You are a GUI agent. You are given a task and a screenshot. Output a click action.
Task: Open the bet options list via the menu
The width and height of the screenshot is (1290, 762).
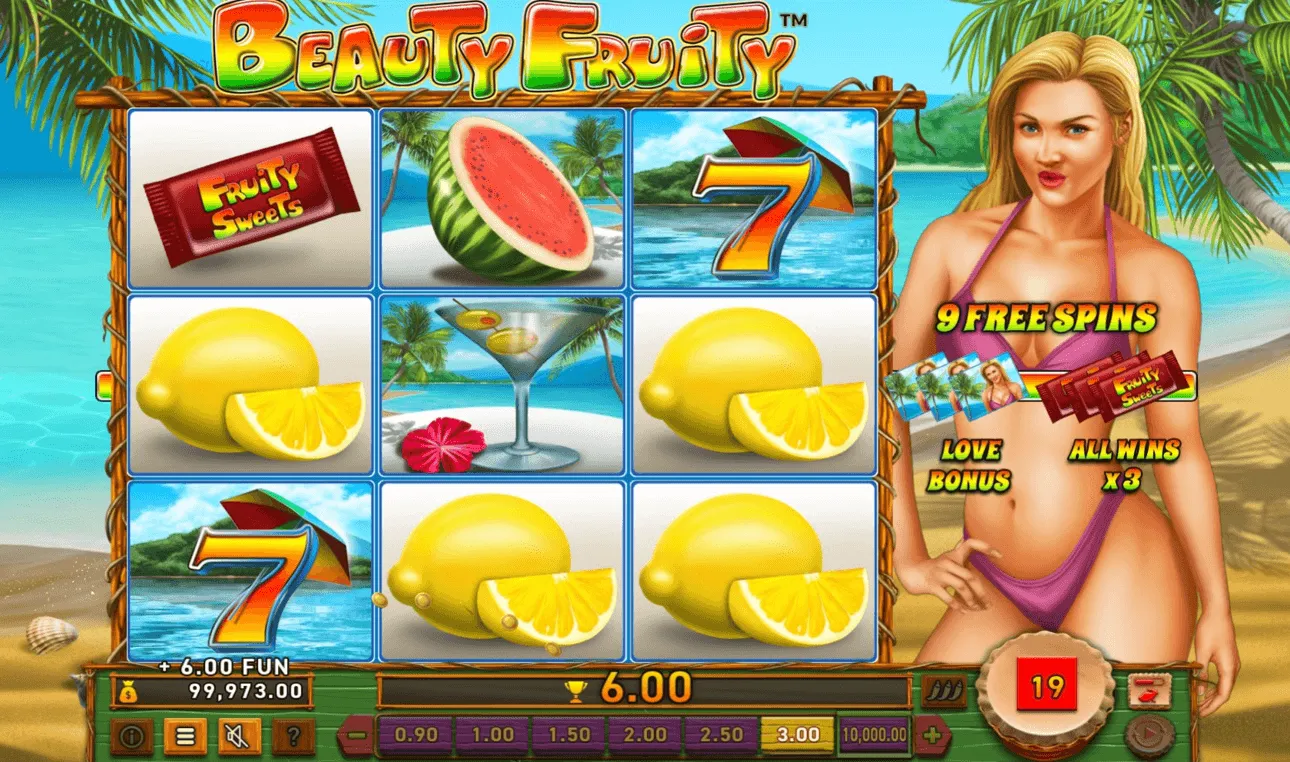coord(188,735)
